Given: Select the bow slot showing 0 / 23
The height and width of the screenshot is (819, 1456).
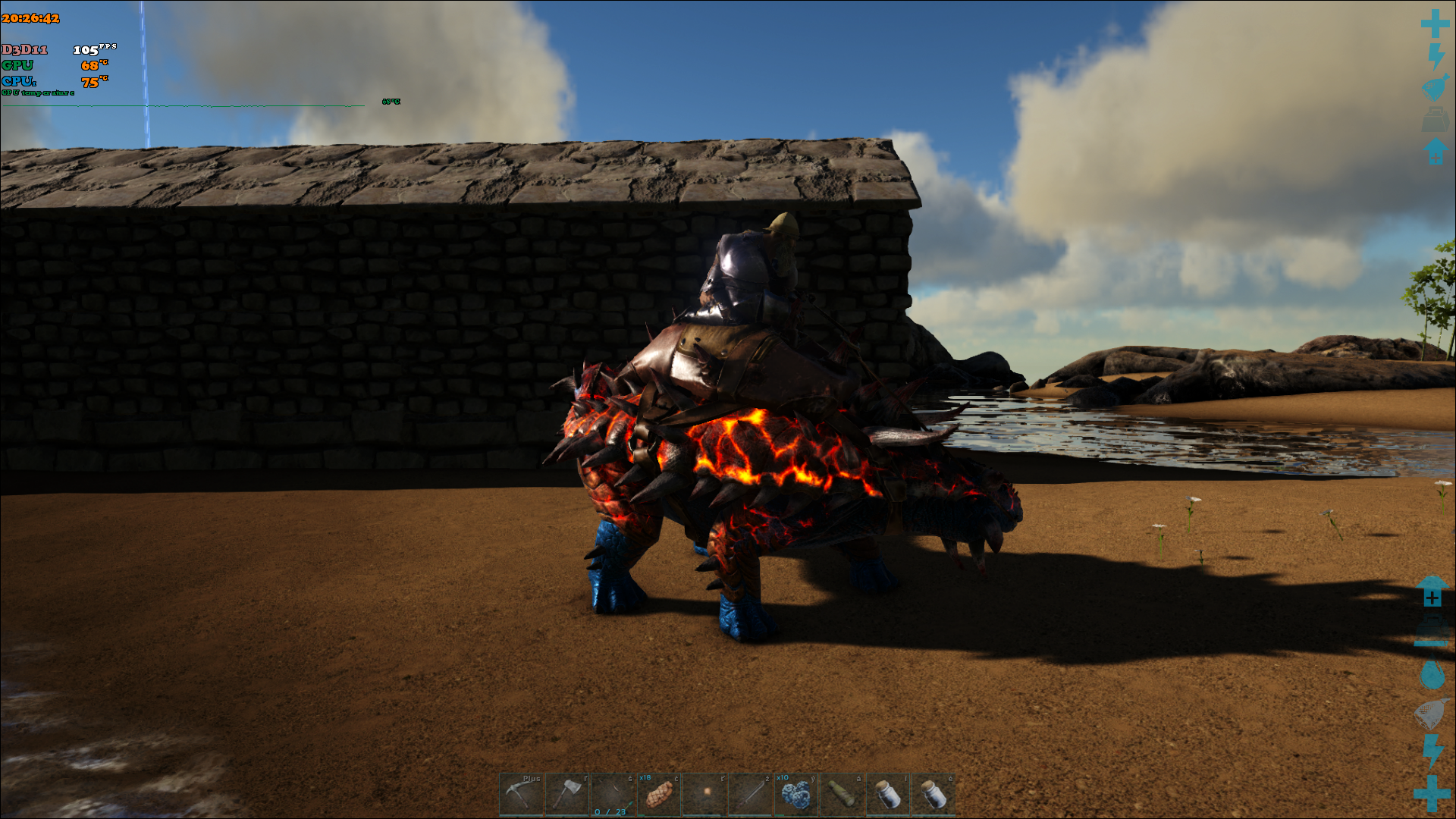Looking at the screenshot, I should [613, 794].
